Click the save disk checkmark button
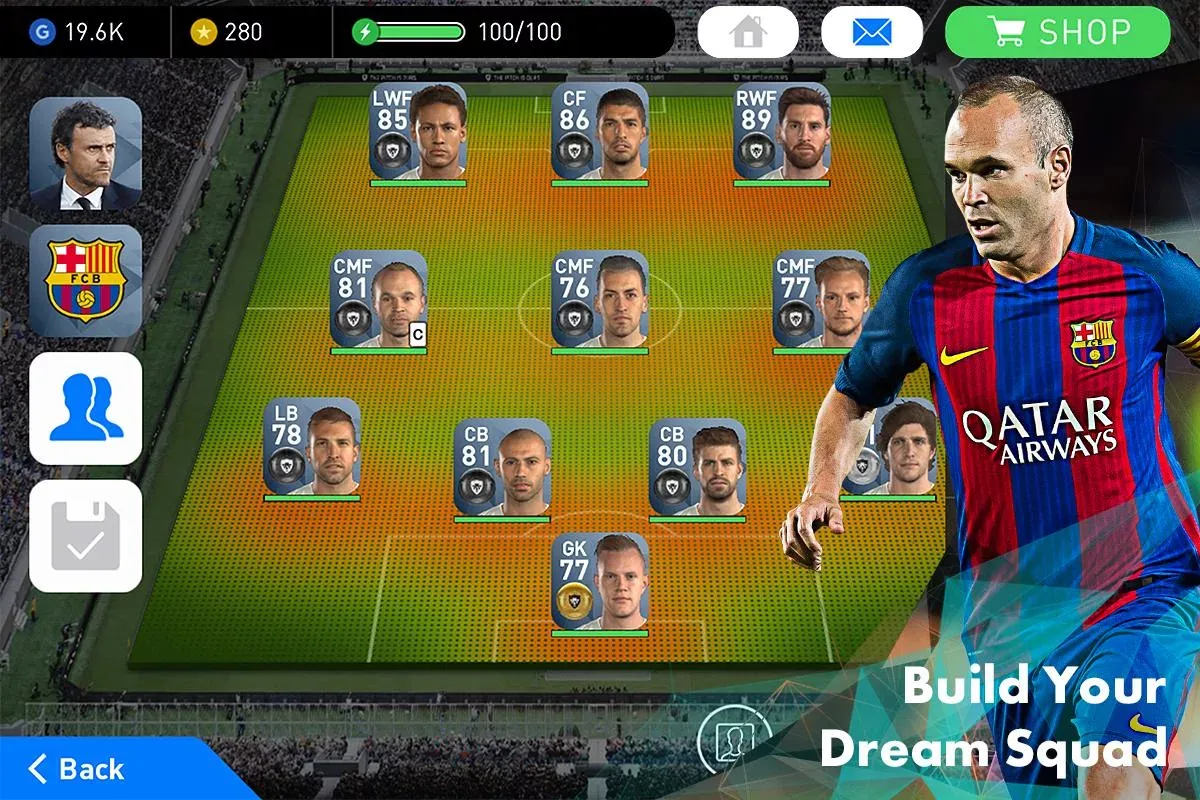 86,536
